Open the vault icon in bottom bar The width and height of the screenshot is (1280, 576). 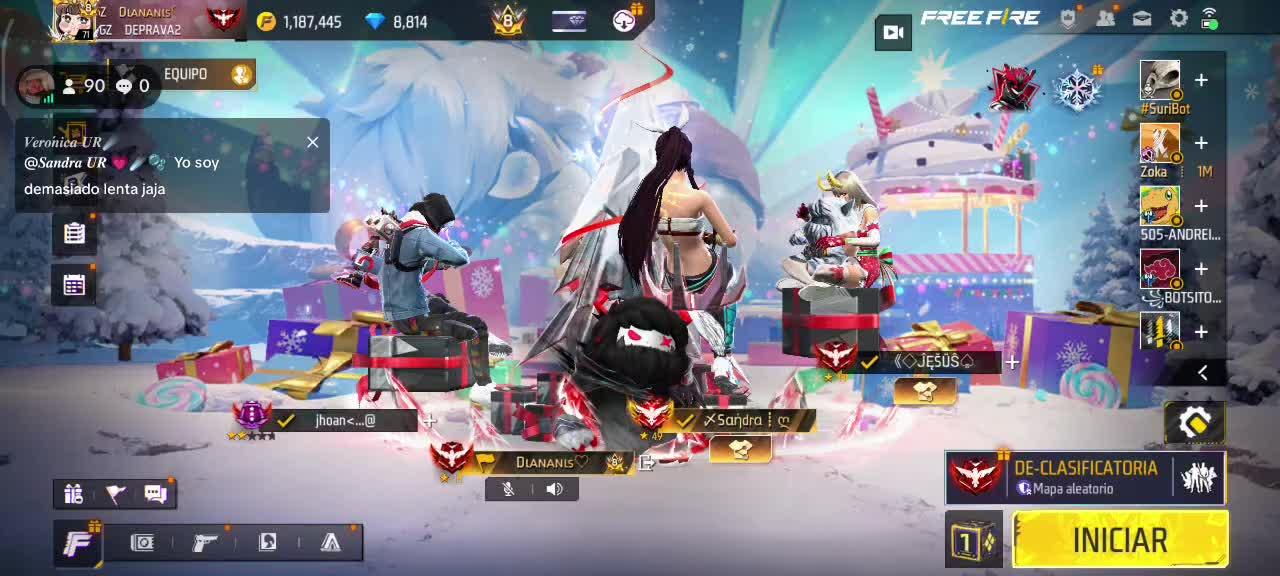[143, 542]
